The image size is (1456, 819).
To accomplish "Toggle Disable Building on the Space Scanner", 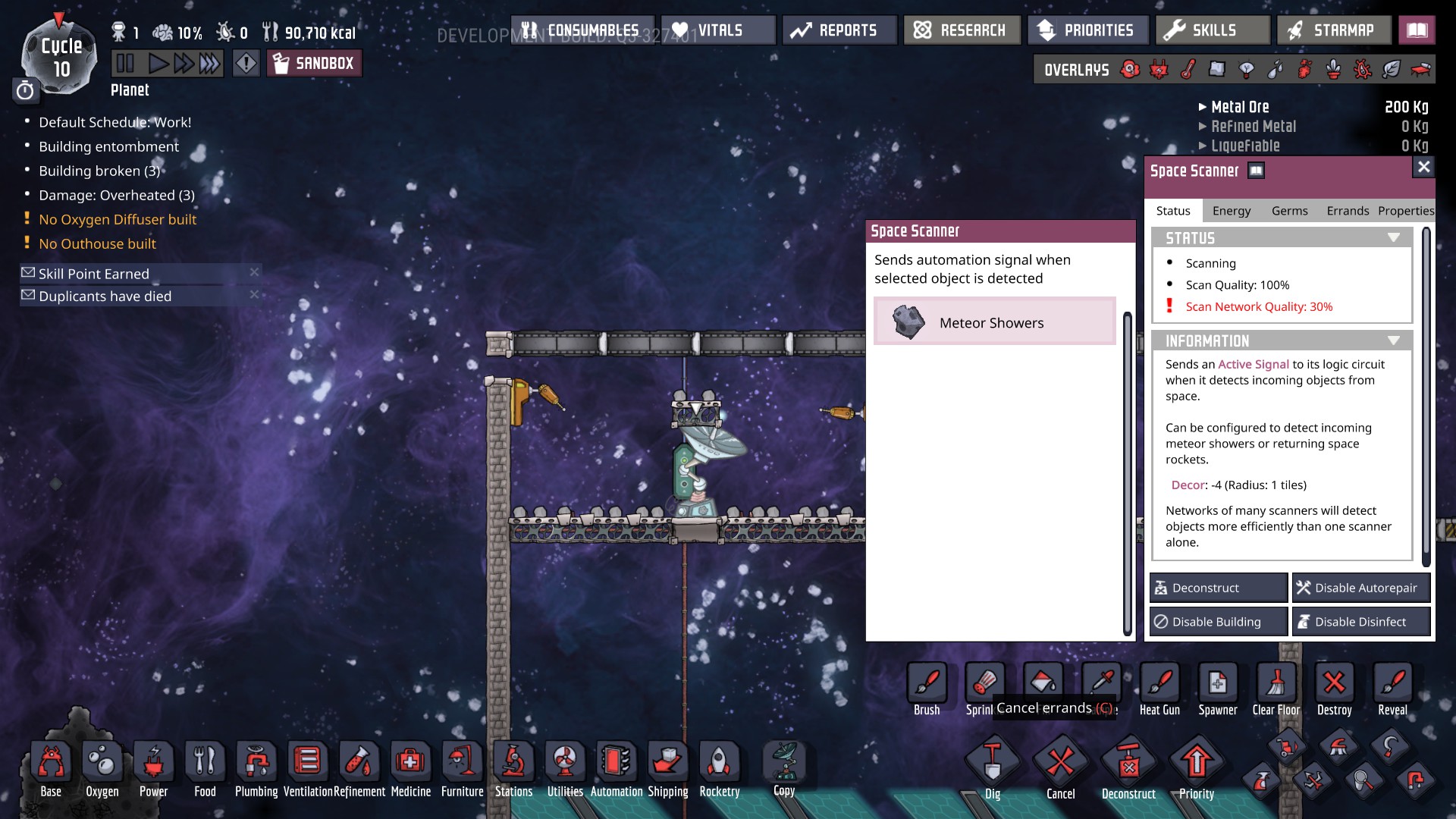I will [x=1218, y=621].
